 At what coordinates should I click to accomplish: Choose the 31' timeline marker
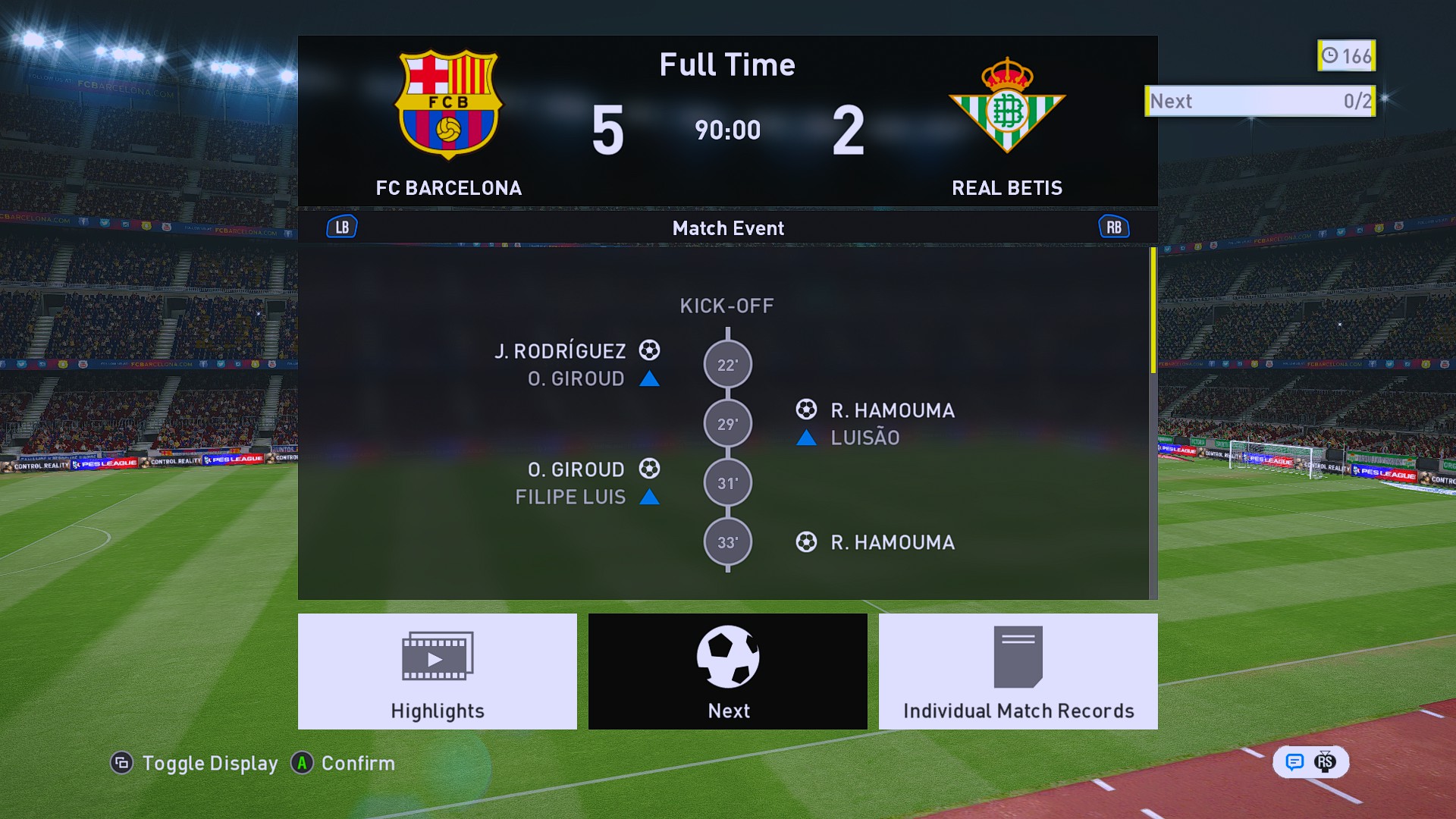coord(727,483)
